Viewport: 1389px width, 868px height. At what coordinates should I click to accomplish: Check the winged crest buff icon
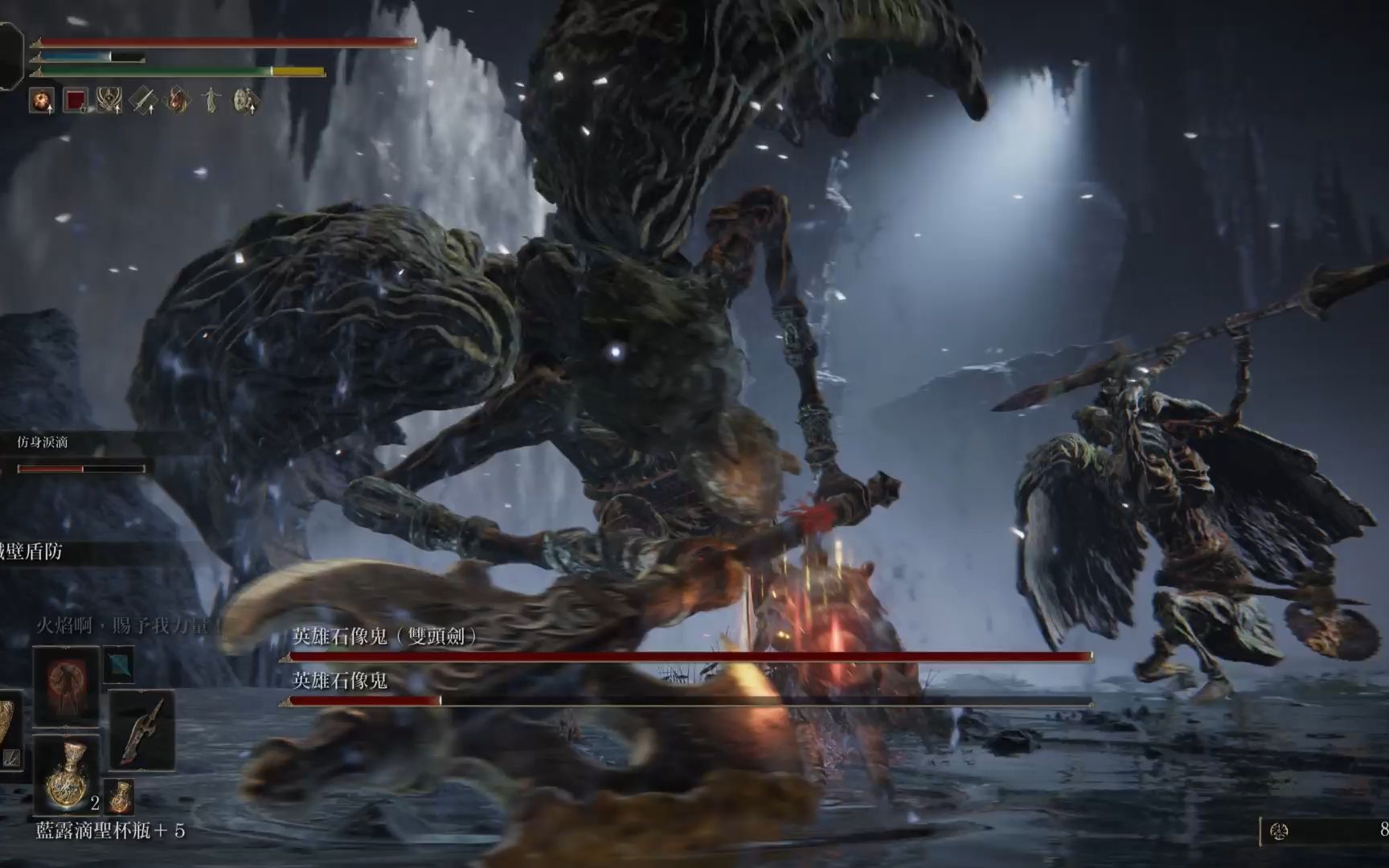109,100
